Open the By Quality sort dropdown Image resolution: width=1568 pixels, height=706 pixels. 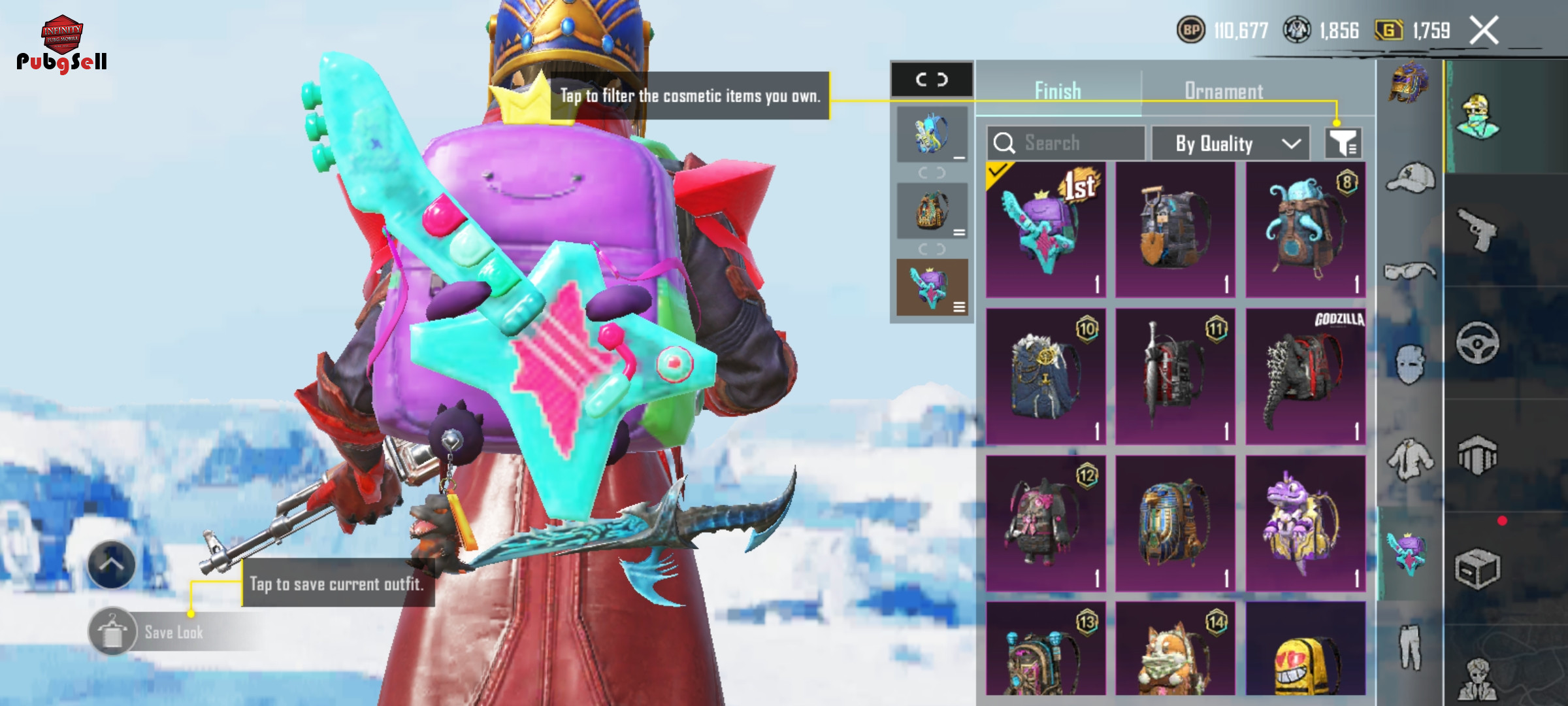tap(1231, 144)
